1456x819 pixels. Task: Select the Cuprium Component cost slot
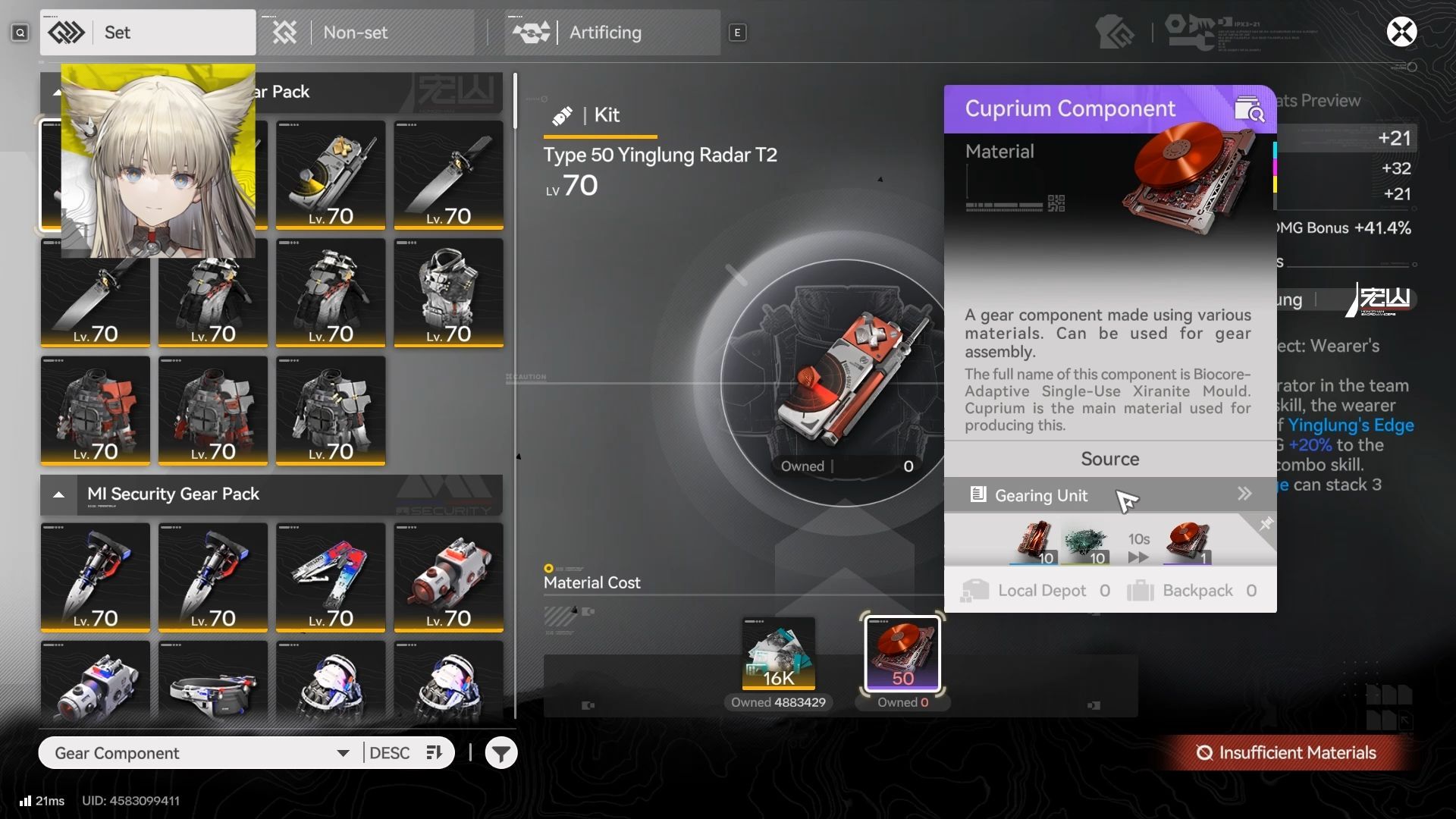(x=902, y=654)
